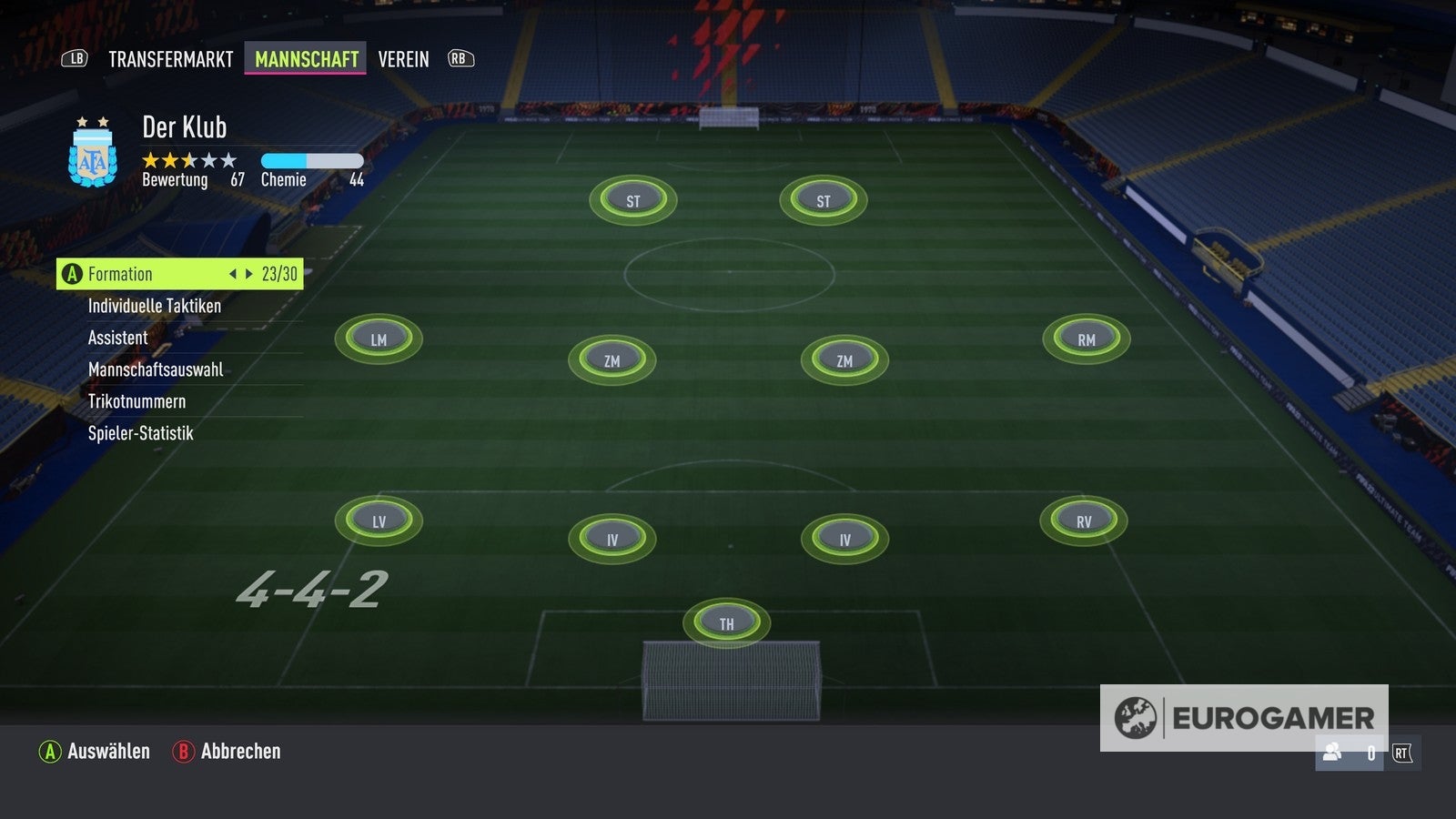Select the Mannschaft tab
Screen dimensions: 1456x819
[x=306, y=59]
